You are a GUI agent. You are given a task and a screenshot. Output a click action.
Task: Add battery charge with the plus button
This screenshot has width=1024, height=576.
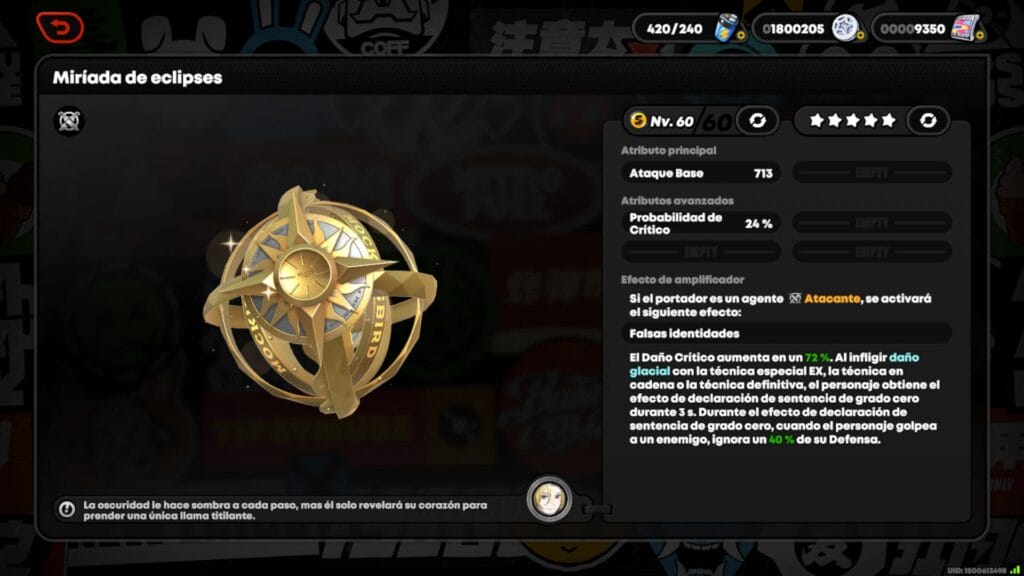click(x=741, y=35)
